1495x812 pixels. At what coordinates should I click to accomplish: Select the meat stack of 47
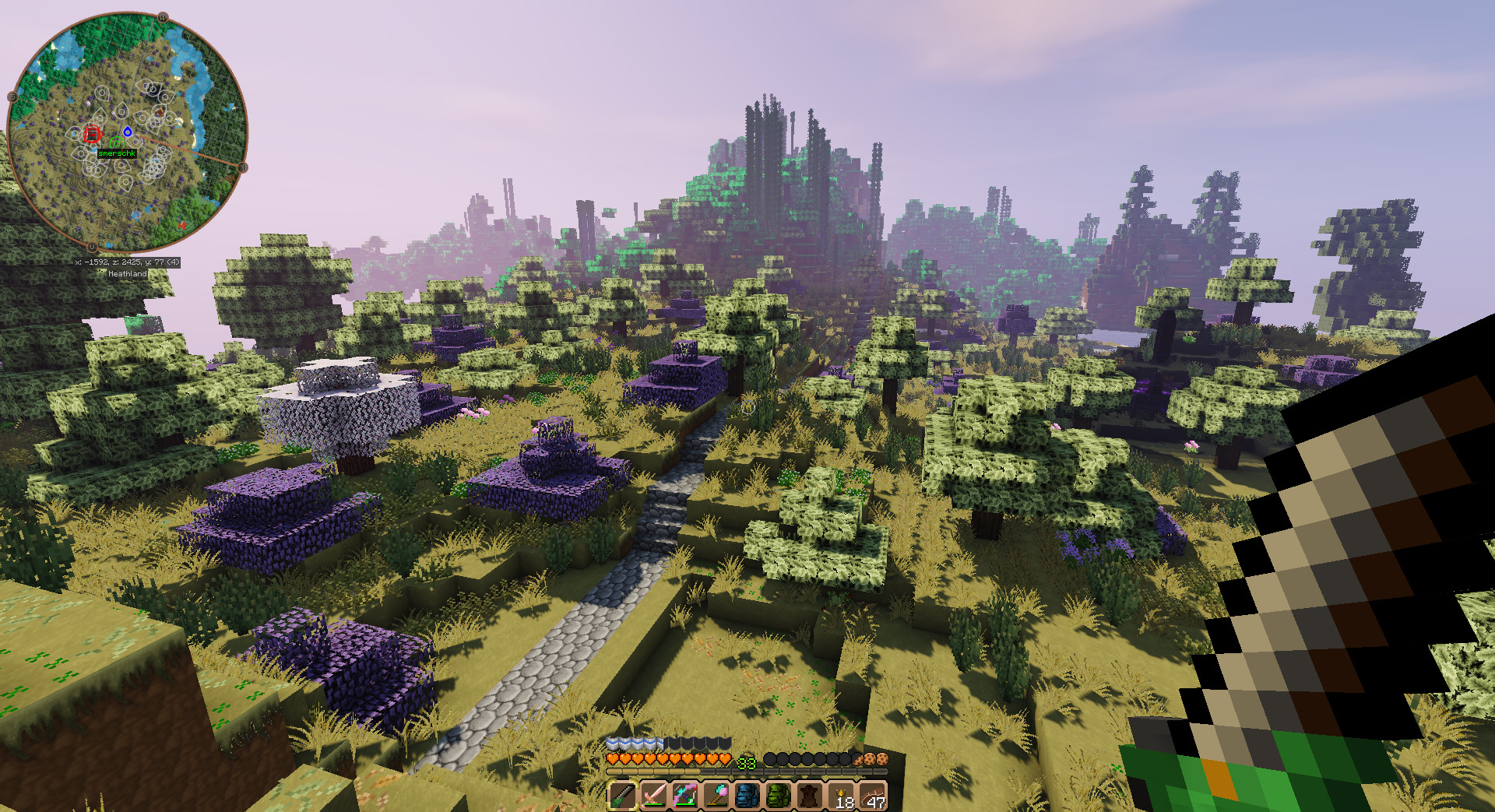872,796
